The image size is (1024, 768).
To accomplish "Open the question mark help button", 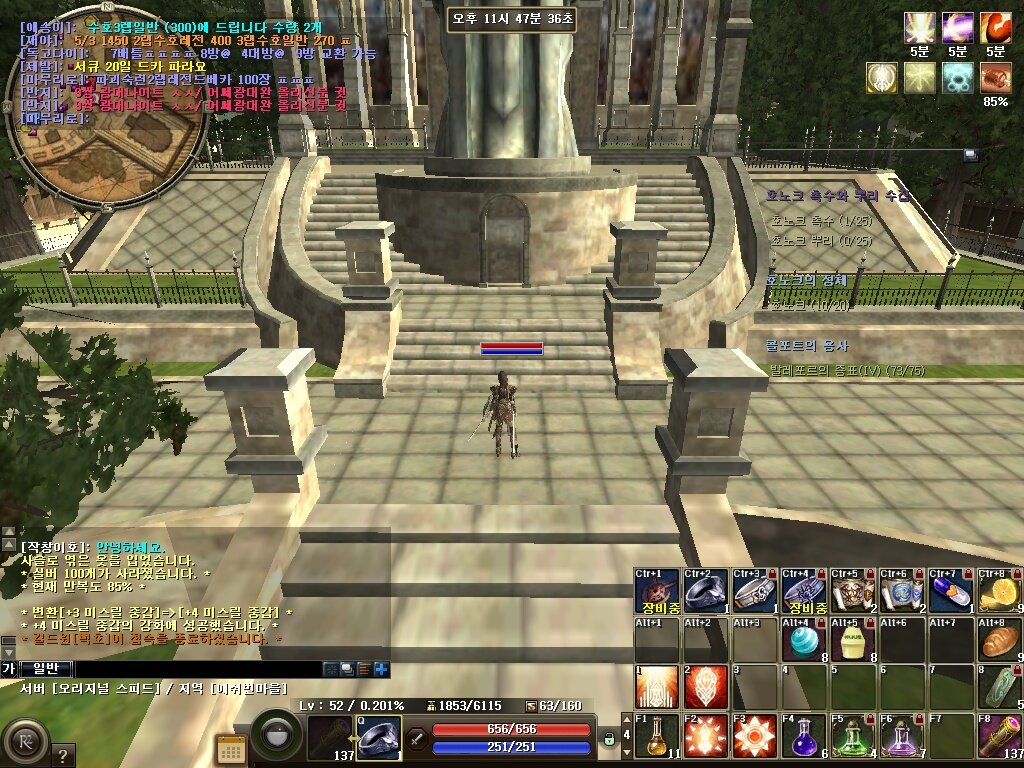I will tap(62, 755).
